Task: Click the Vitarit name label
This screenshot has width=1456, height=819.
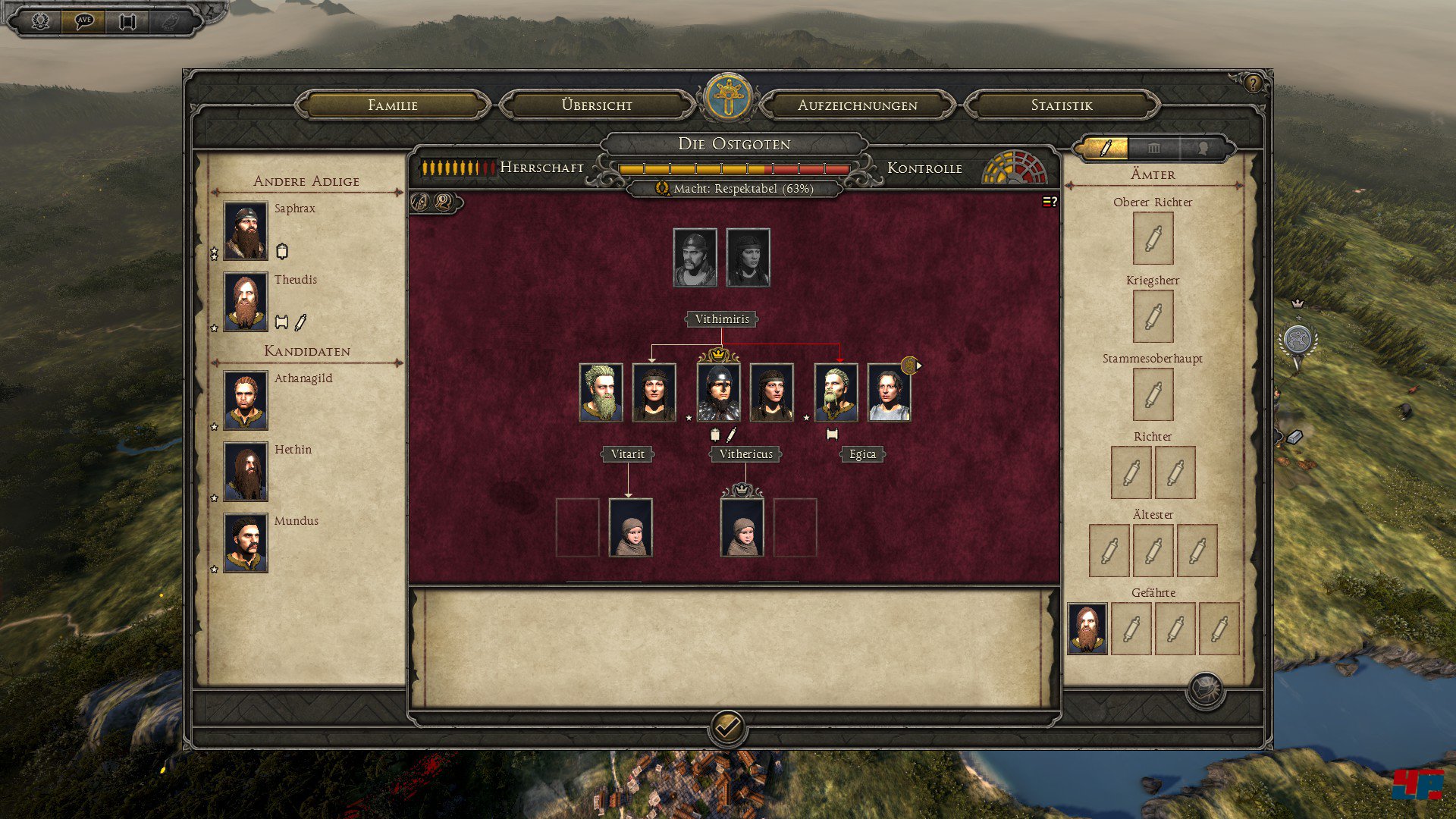Action: tap(627, 454)
